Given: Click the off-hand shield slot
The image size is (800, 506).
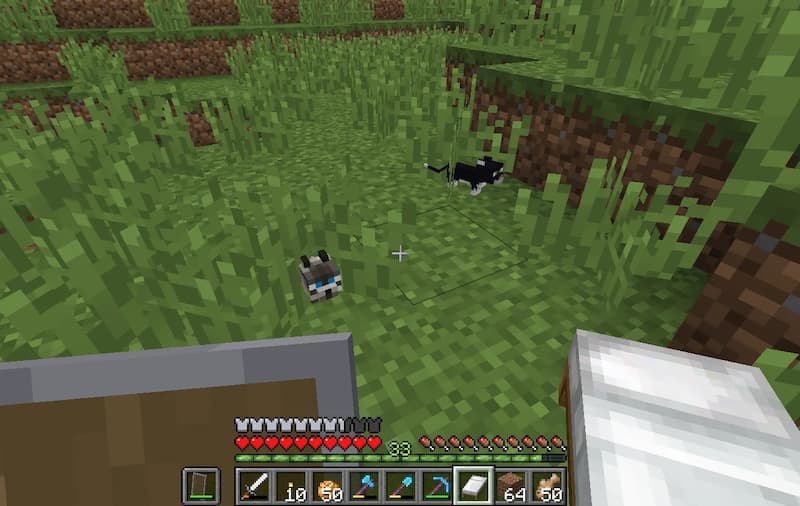Looking at the screenshot, I should tap(200, 486).
